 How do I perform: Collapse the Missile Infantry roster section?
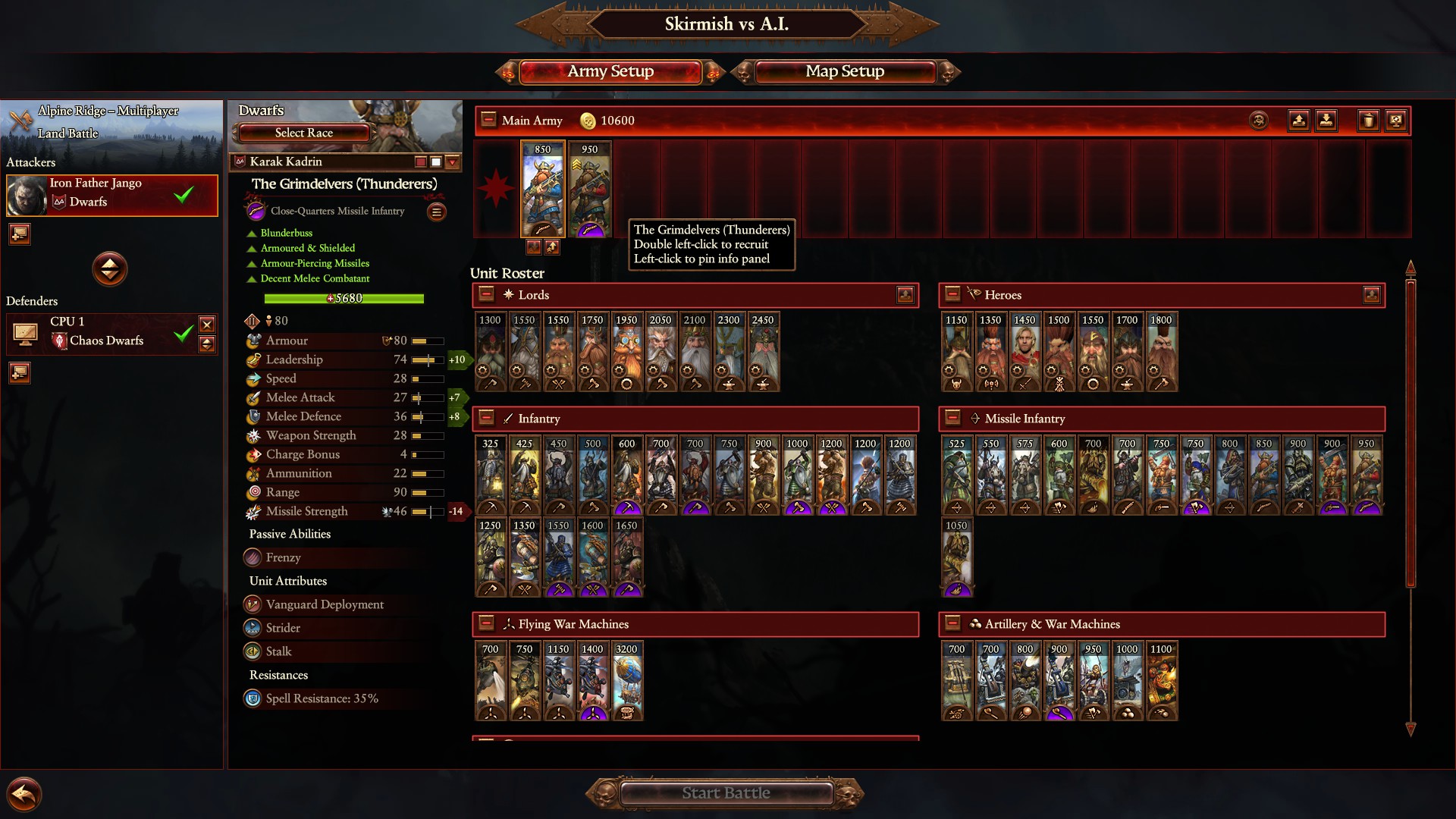pyautogui.click(x=953, y=418)
